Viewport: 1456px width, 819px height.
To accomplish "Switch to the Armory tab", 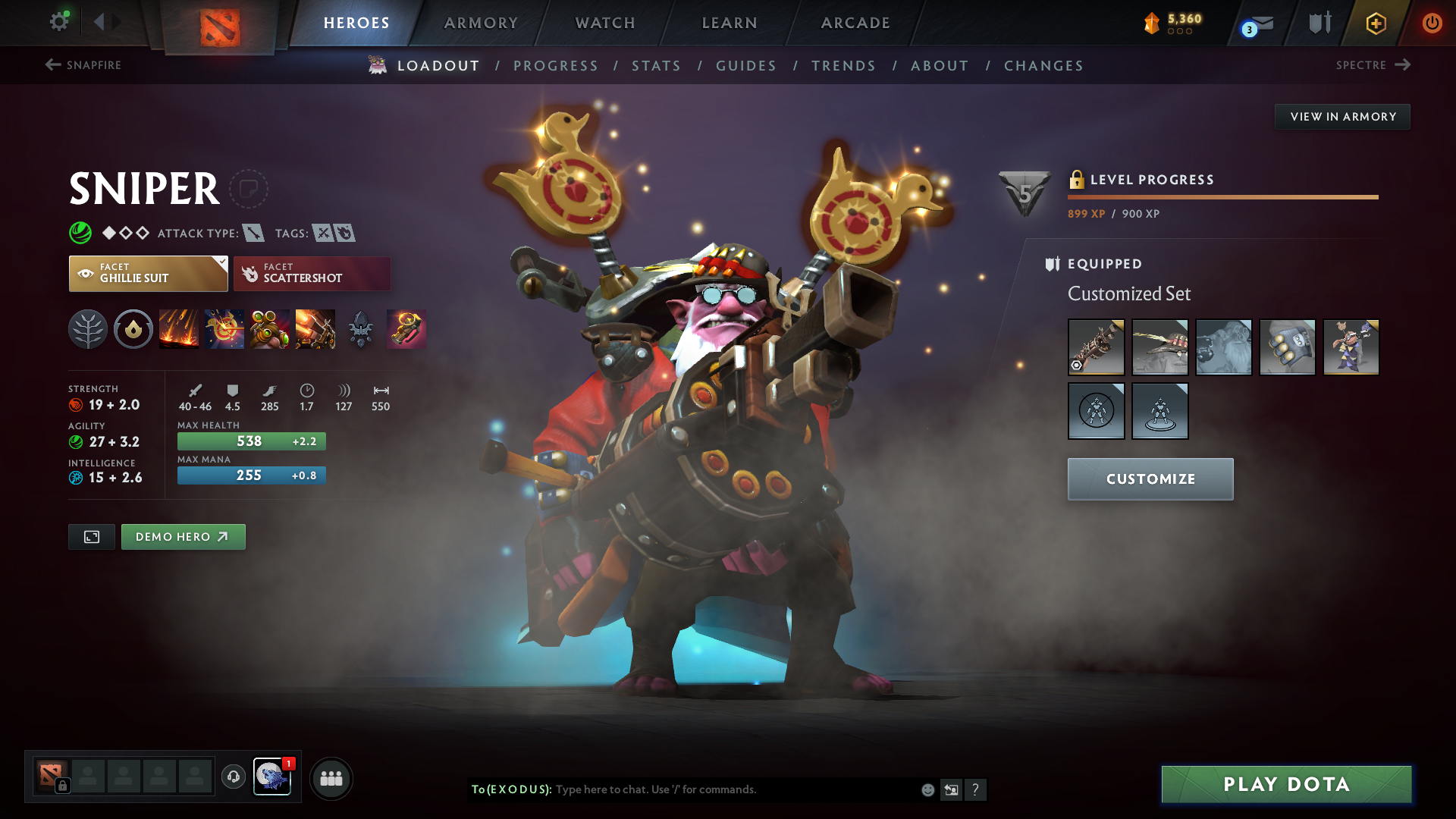I will point(481,23).
